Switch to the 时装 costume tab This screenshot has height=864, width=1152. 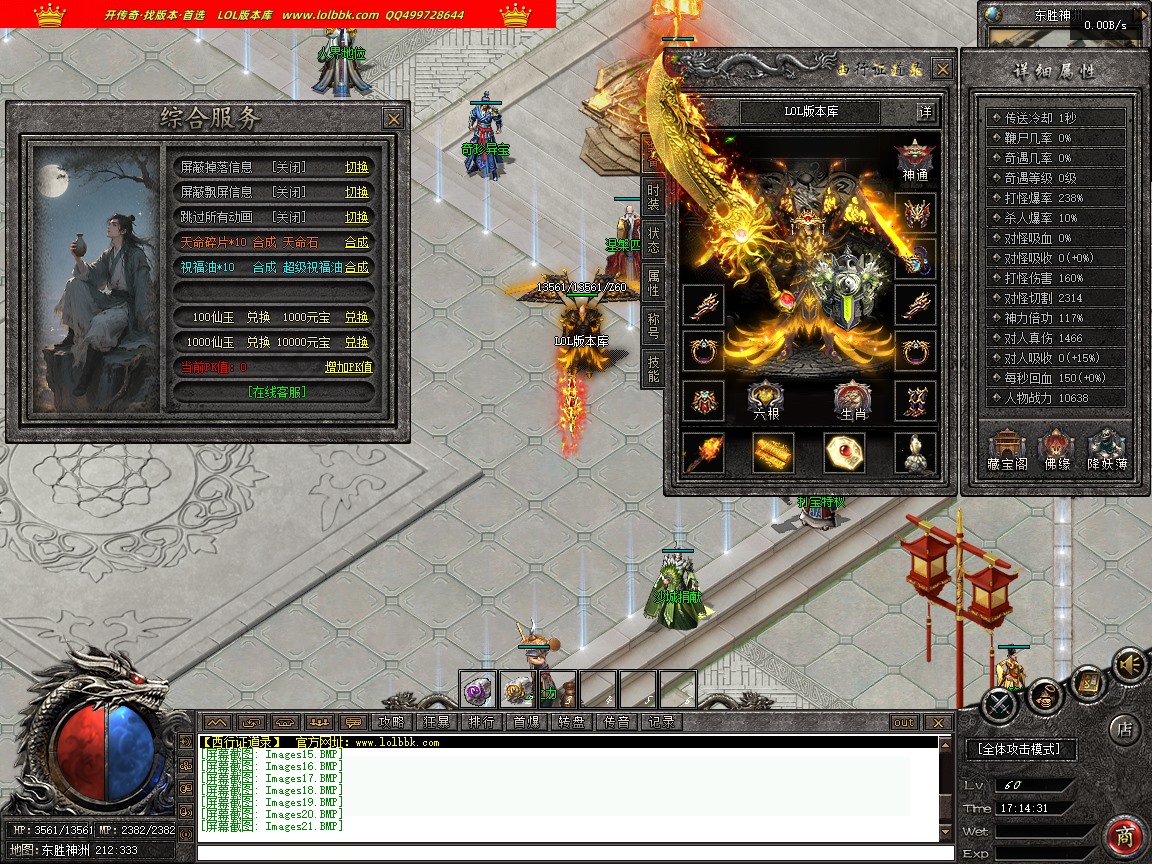pyautogui.click(x=653, y=198)
